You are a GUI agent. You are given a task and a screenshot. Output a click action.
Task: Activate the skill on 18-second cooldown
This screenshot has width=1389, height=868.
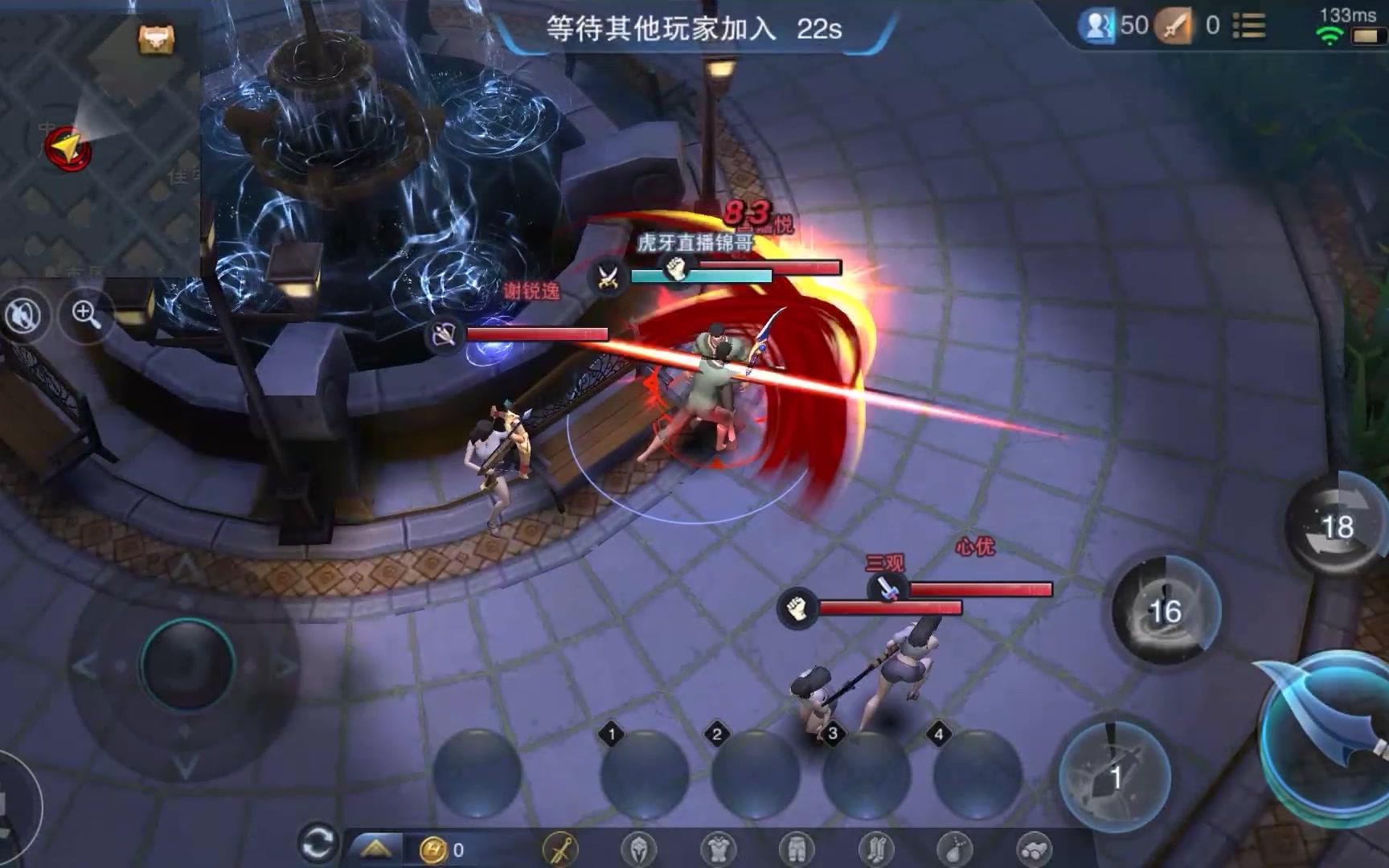[x=1337, y=526]
